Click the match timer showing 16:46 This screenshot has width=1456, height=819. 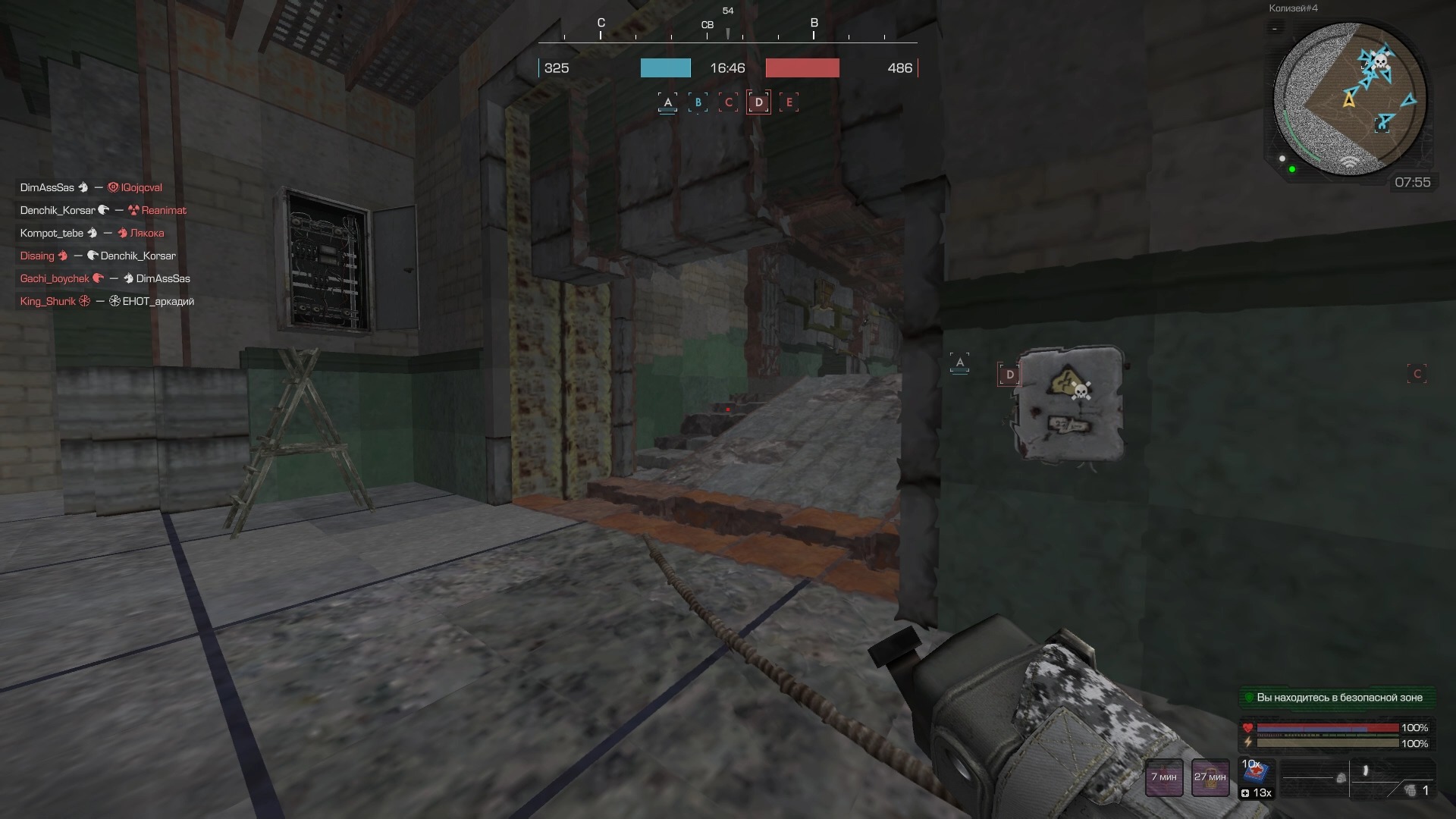pos(727,67)
